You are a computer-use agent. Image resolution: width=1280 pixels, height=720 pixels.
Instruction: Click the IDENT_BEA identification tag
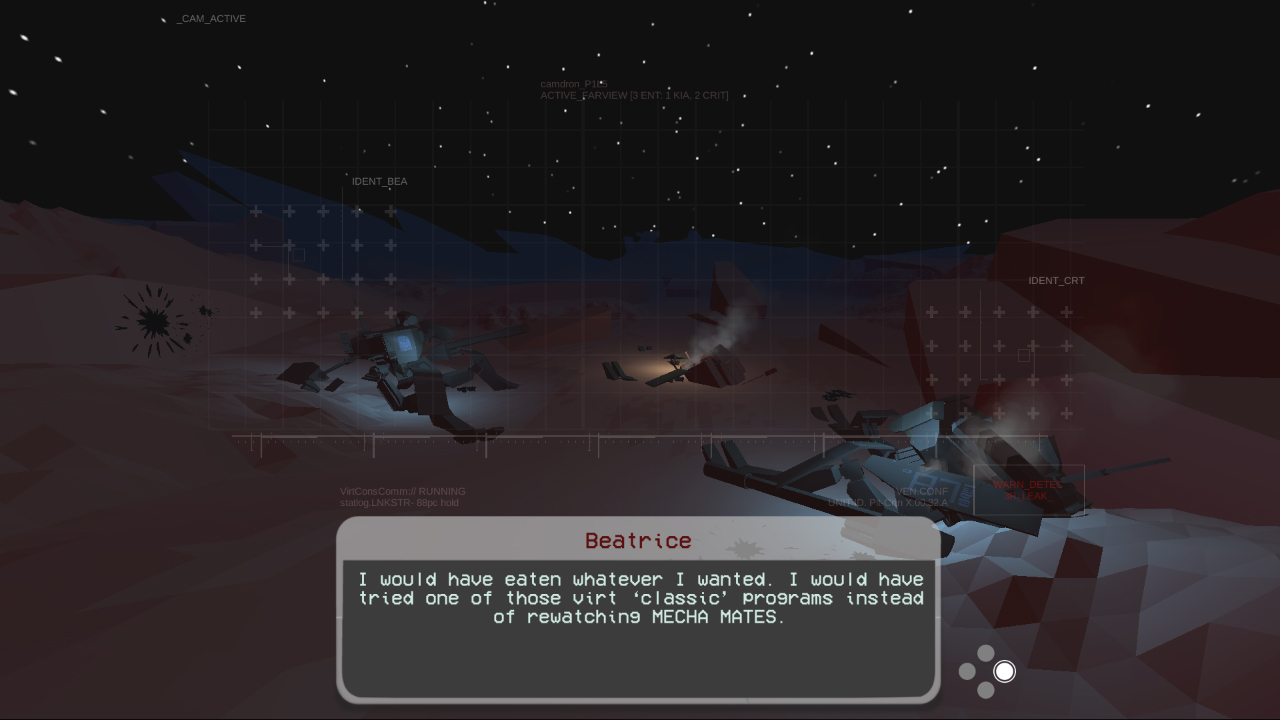point(378,181)
